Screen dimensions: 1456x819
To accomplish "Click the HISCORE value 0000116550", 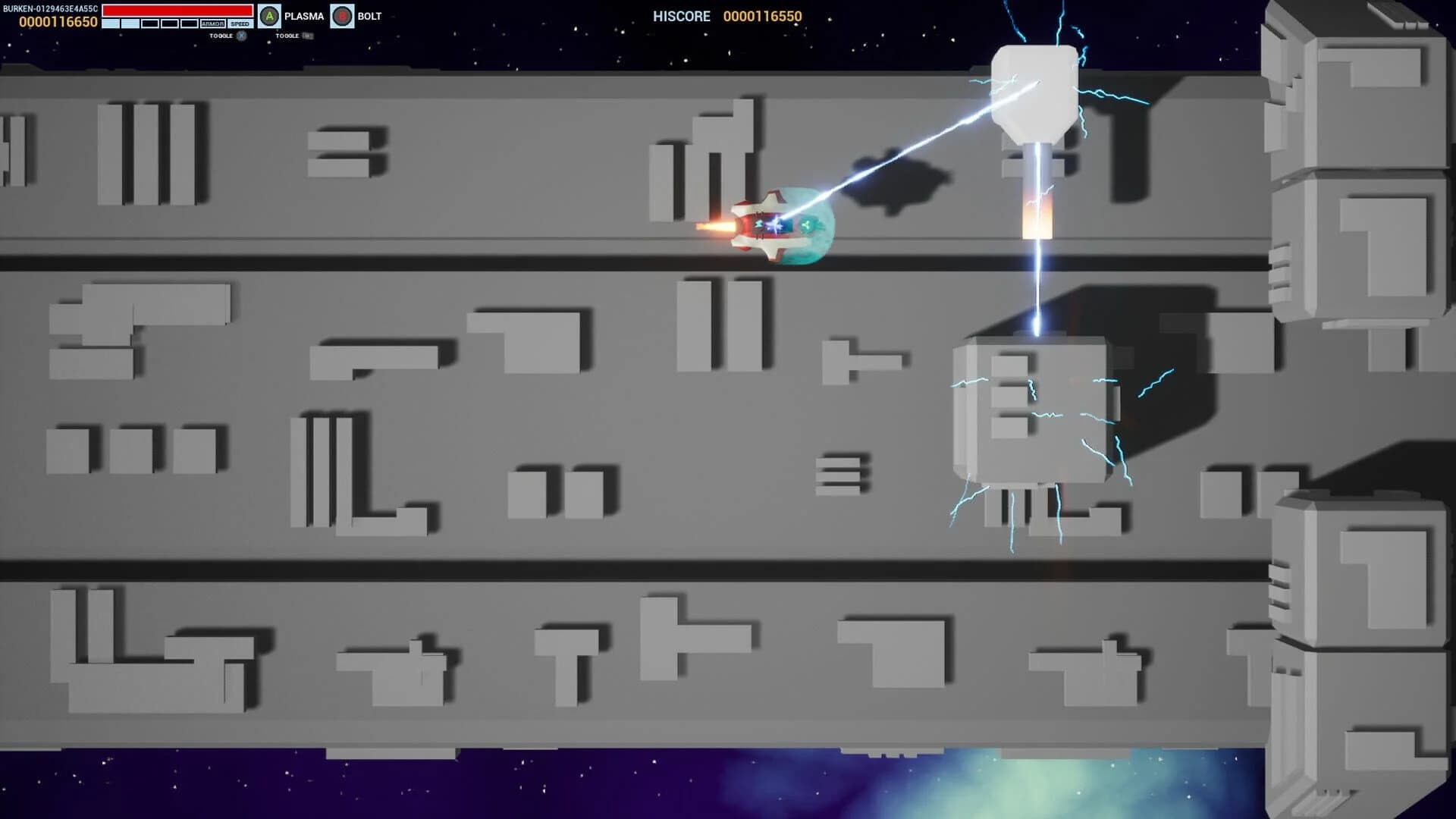I will point(762,17).
